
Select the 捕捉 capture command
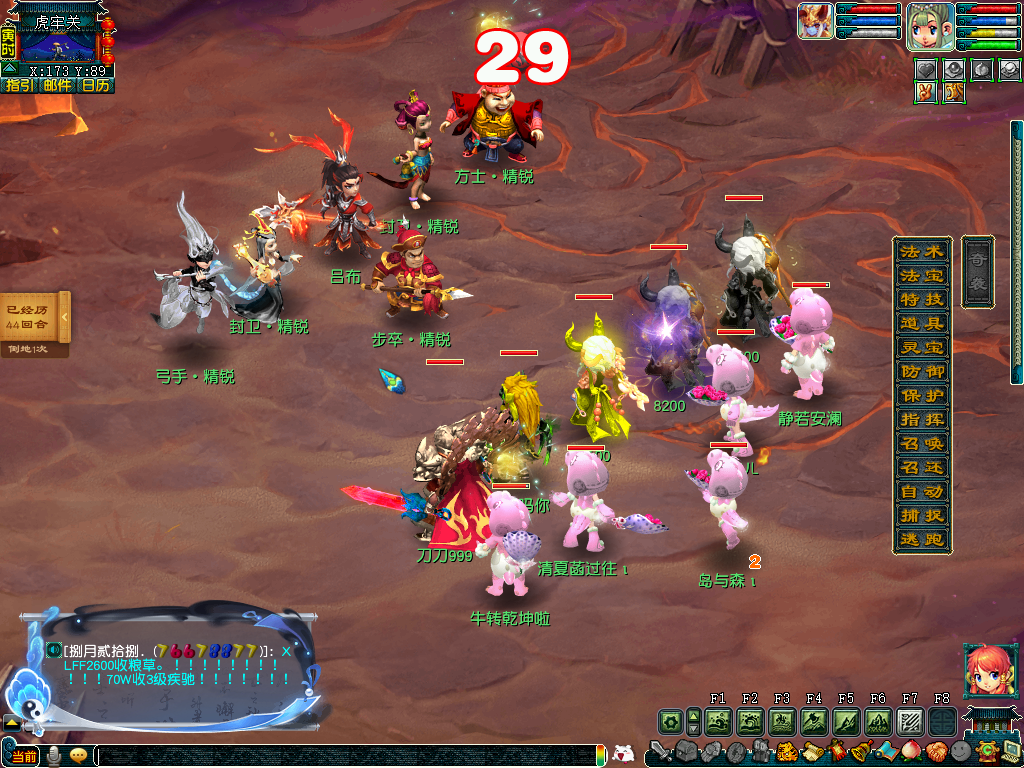tap(921, 516)
